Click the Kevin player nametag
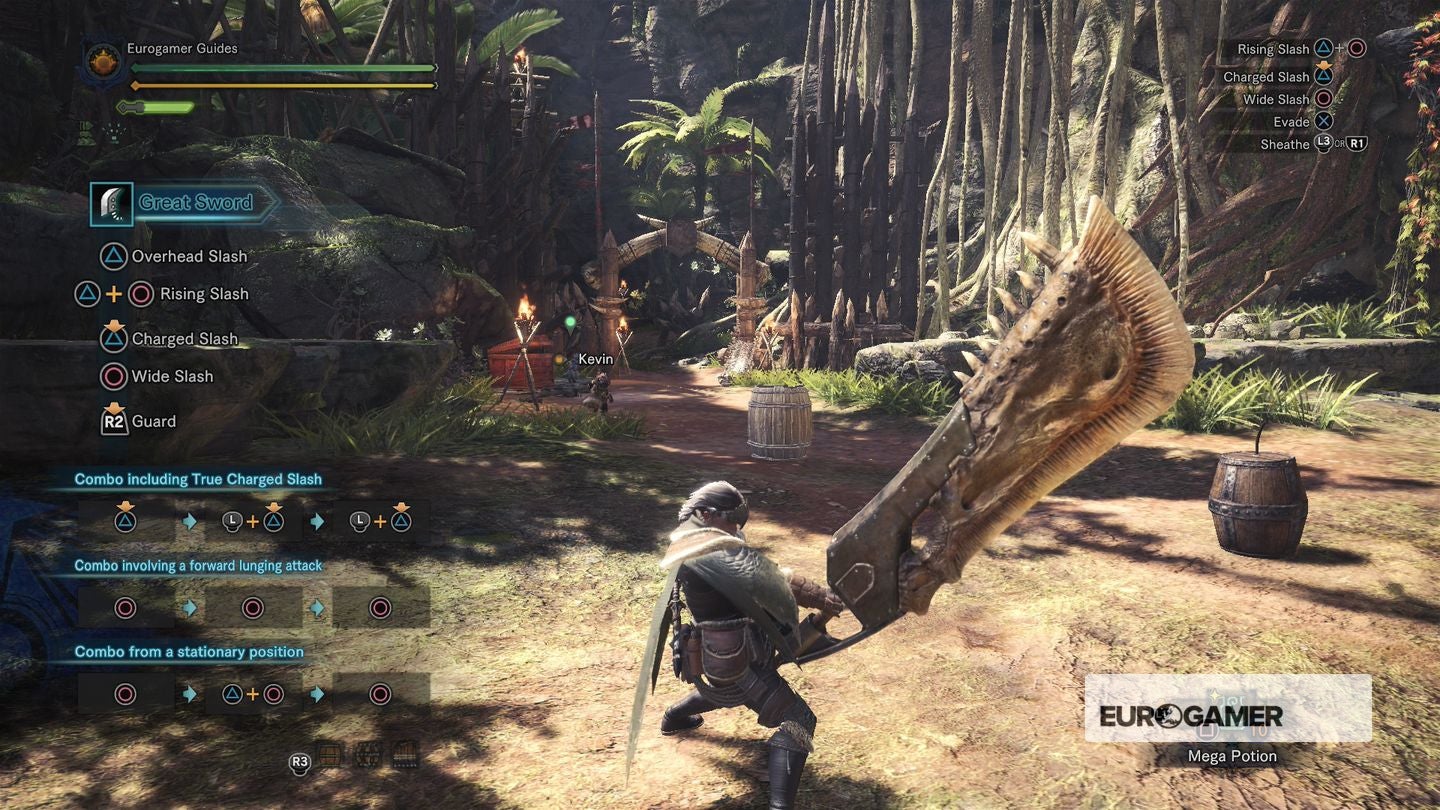This screenshot has width=1440, height=810. (x=597, y=358)
